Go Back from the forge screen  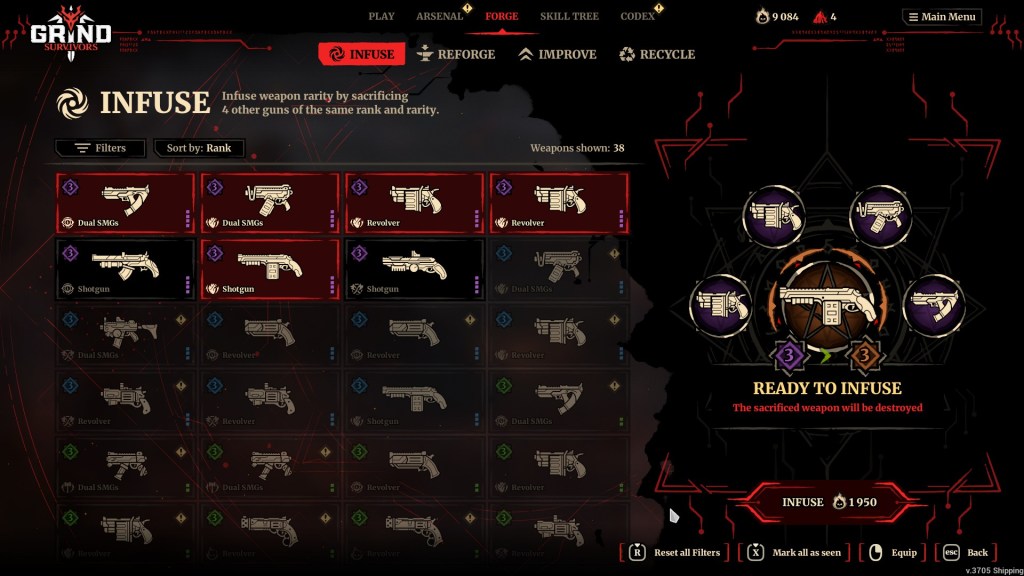[967, 552]
